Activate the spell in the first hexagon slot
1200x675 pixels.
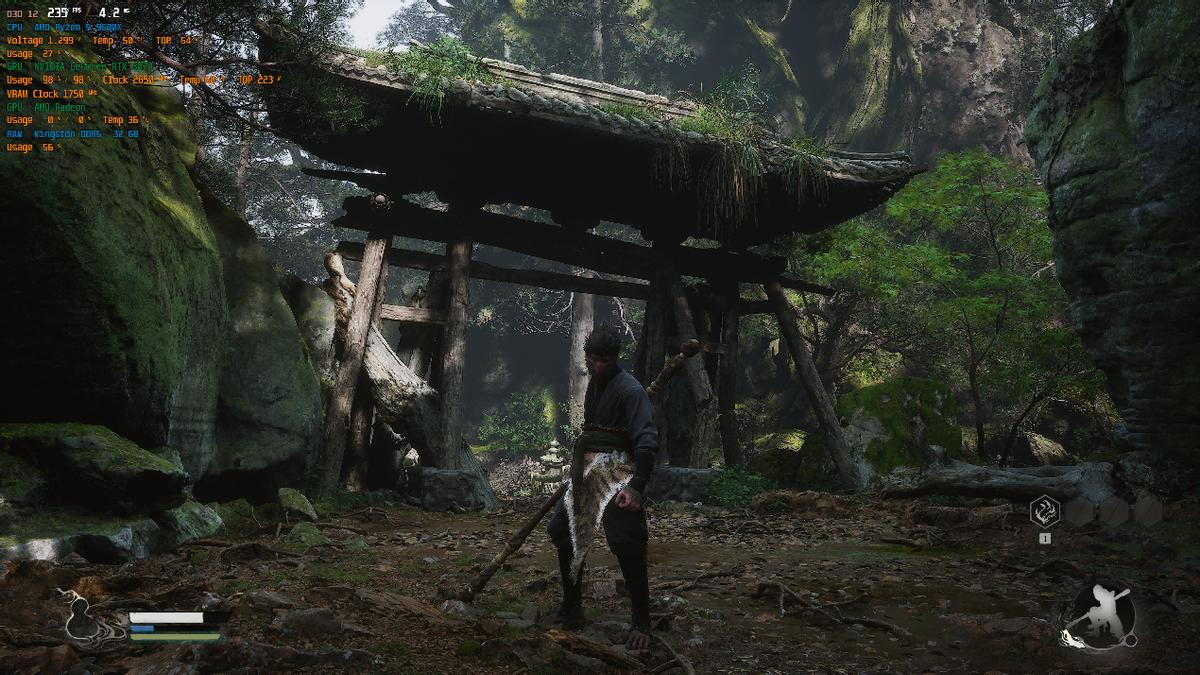pos(1045,511)
